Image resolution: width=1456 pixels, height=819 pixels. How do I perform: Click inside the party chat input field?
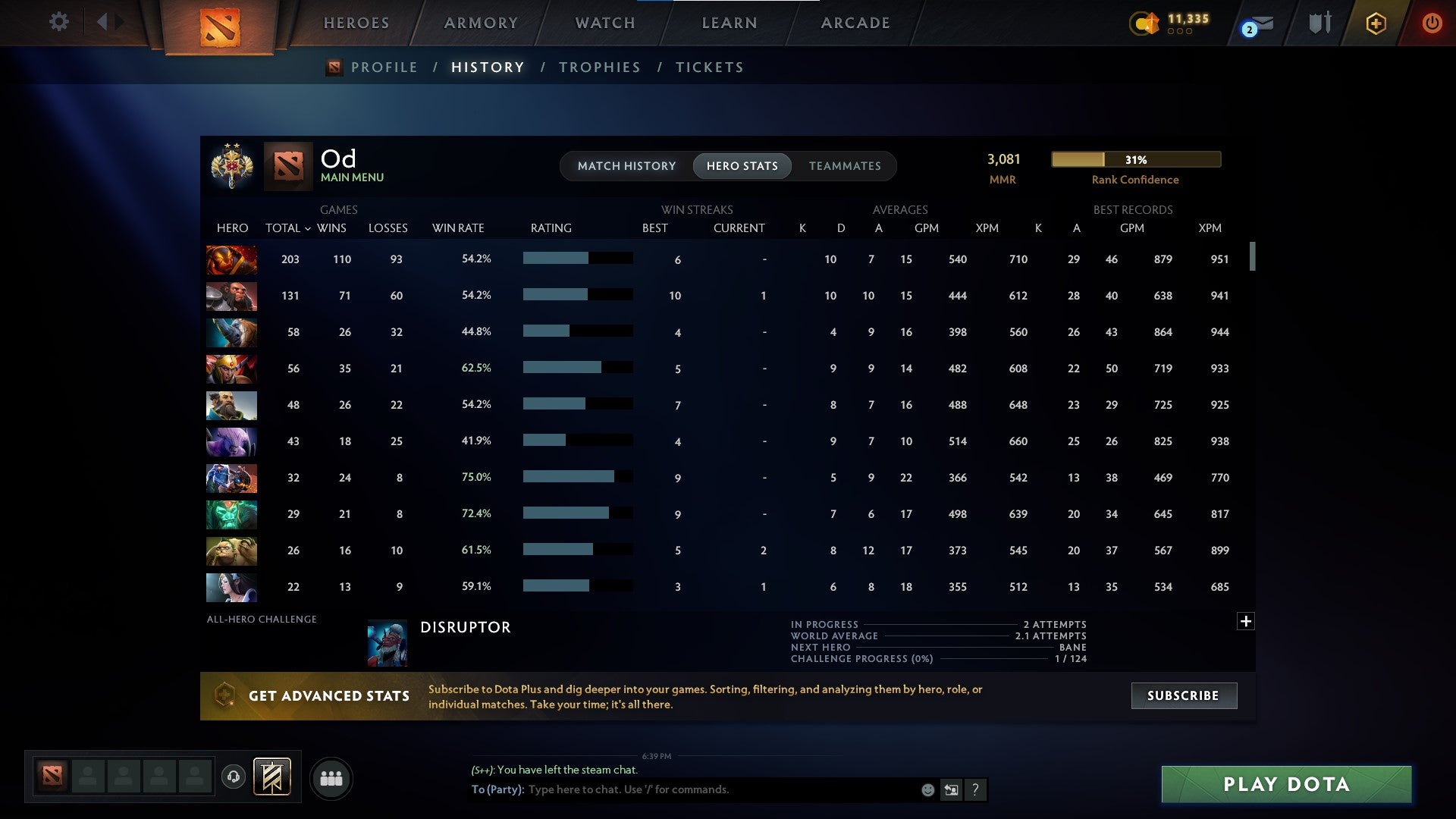click(720, 789)
